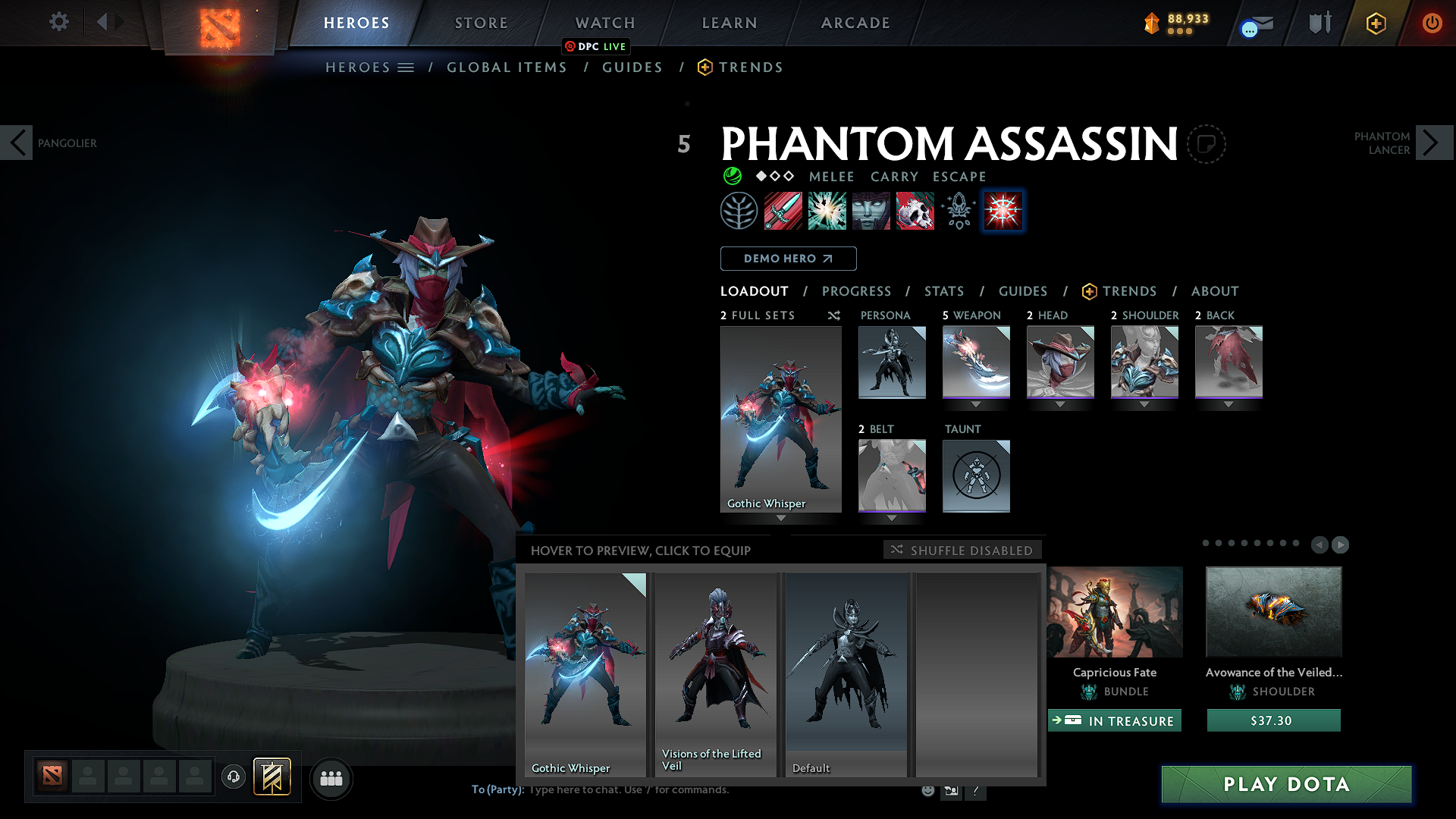This screenshot has height=819, width=1456.
Task: Start matchmaking with Play Dota button
Action: [x=1286, y=784]
